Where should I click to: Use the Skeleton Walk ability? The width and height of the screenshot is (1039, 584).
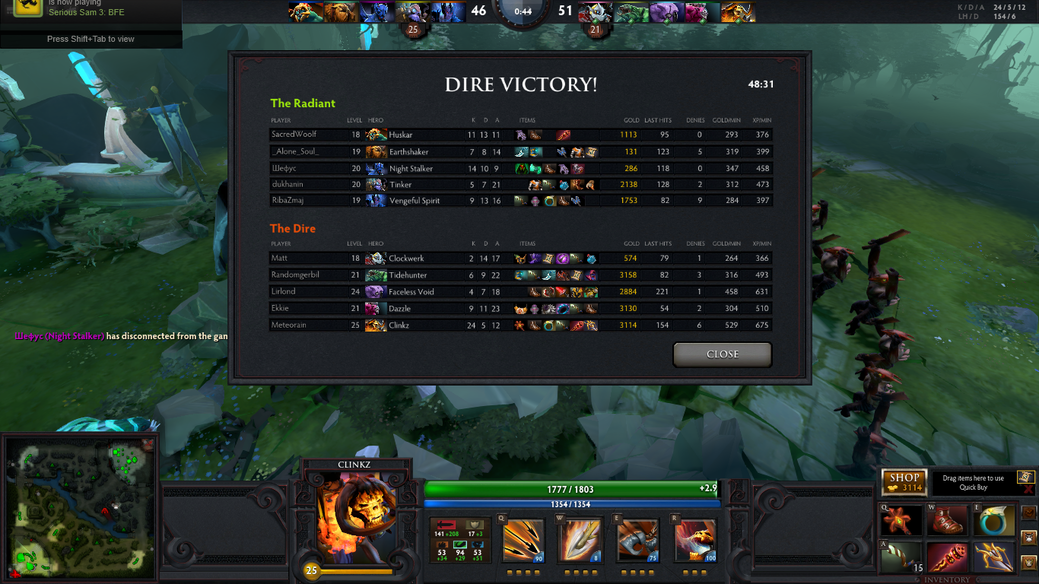point(637,543)
